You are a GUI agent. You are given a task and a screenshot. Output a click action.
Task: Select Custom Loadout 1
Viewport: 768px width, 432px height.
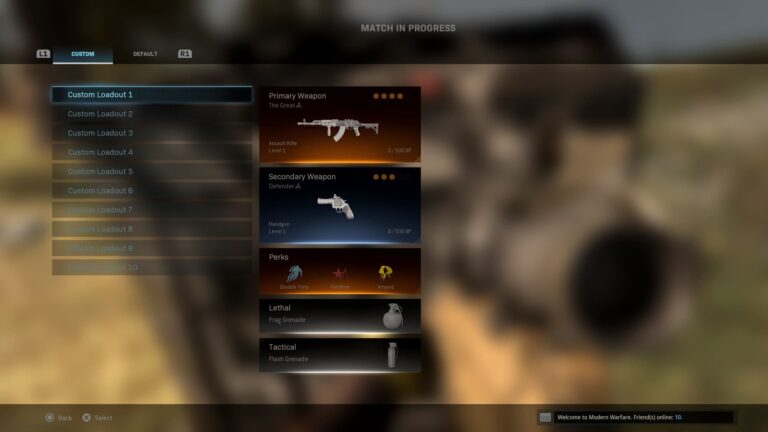pos(152,95)
